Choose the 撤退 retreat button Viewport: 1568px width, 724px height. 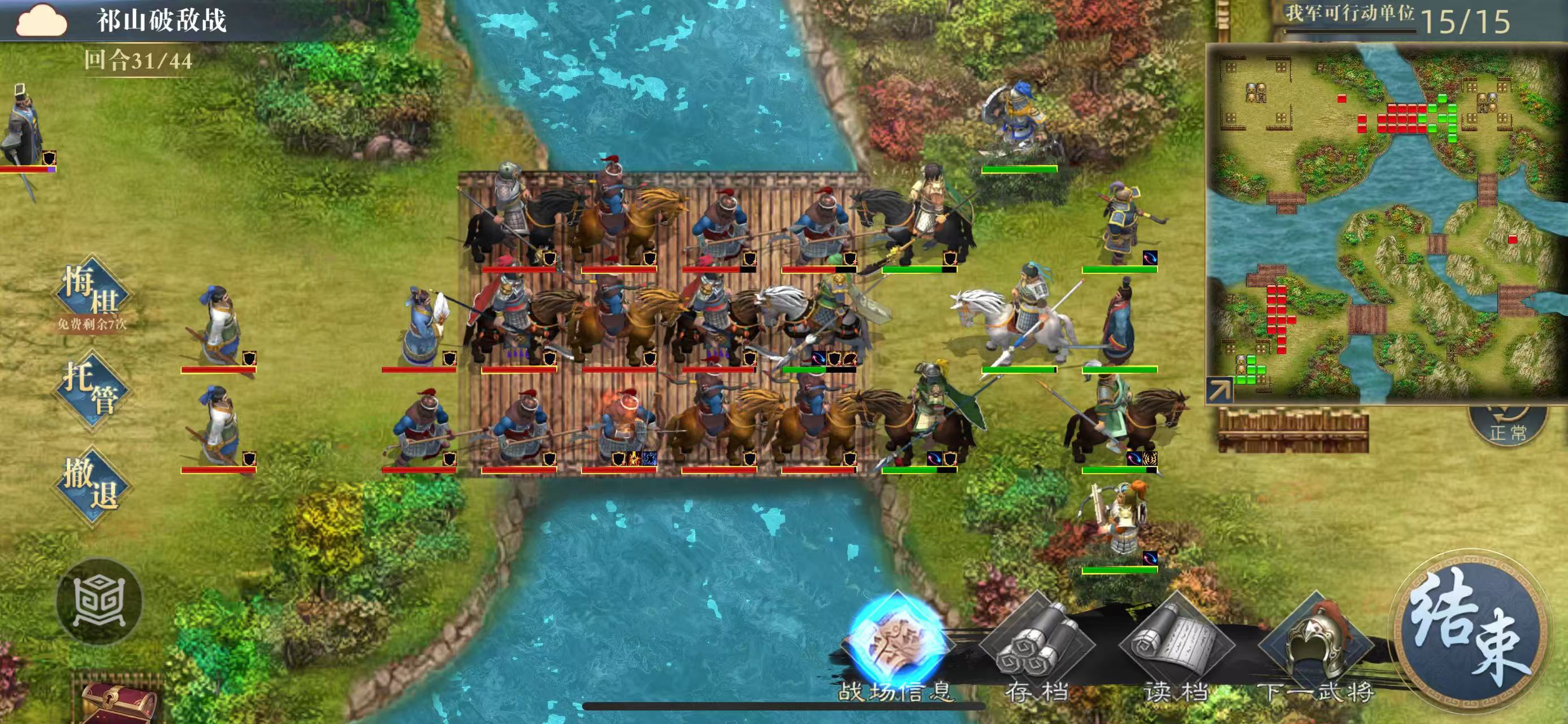click(x=92, y=485)
